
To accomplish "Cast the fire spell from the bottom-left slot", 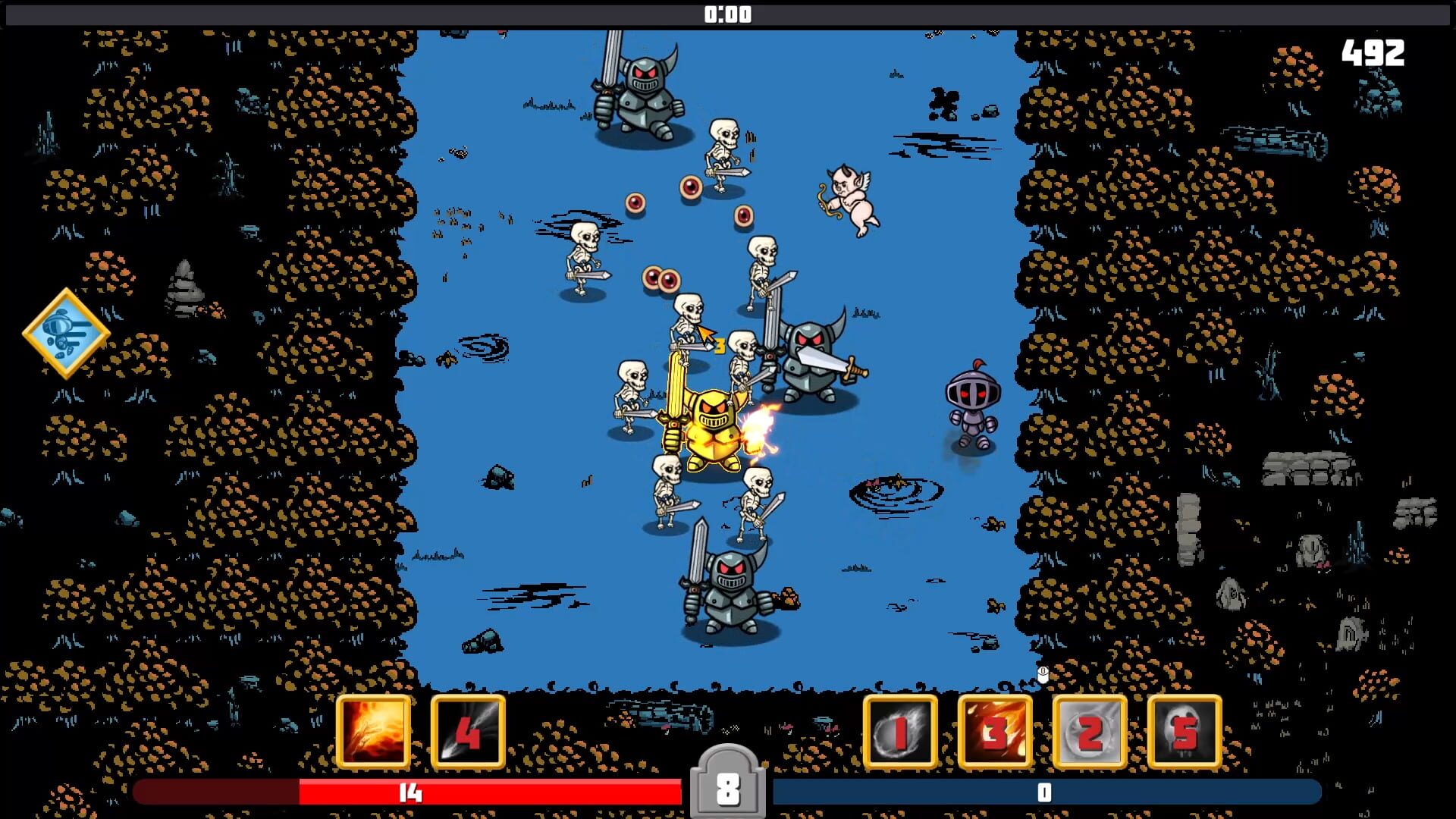I will [x=373, y=732].
